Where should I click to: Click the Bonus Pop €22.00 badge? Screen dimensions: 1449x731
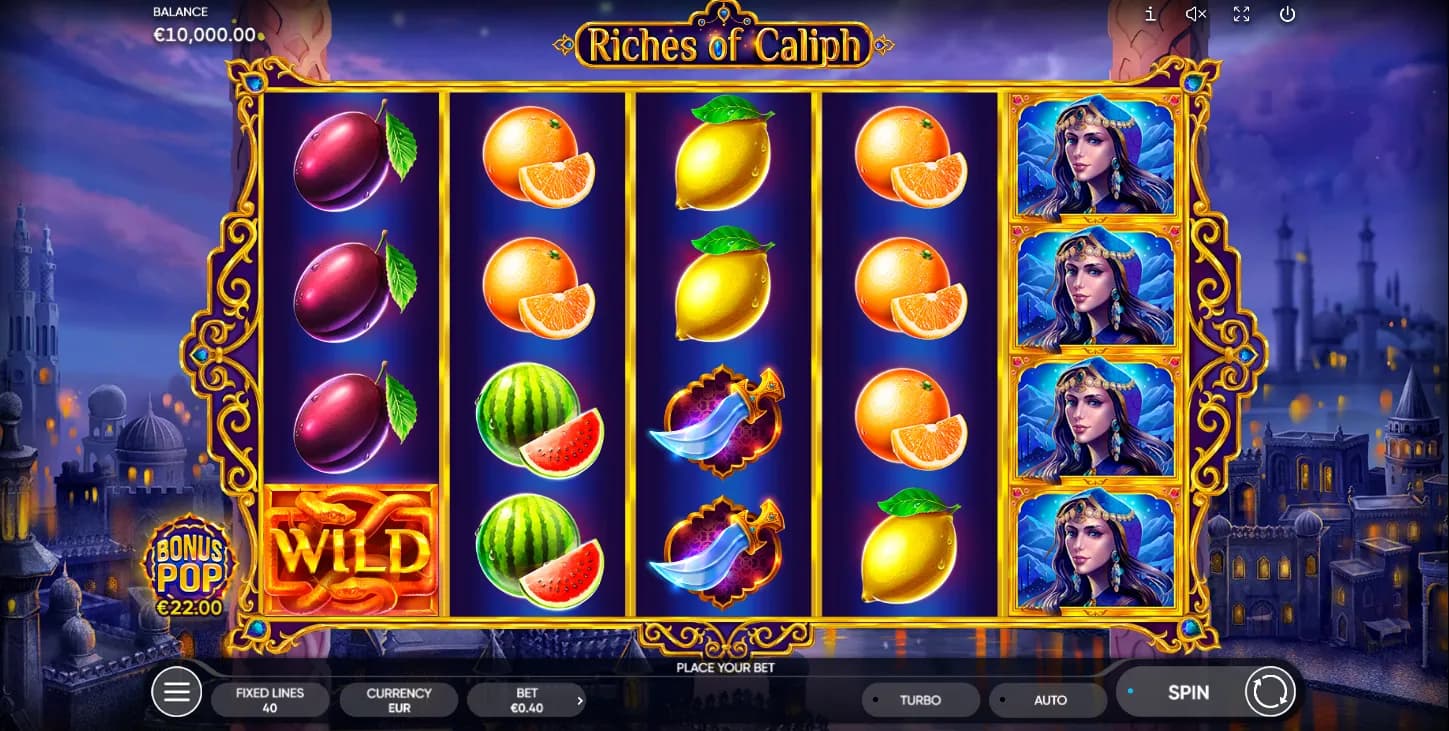(189, 567)
